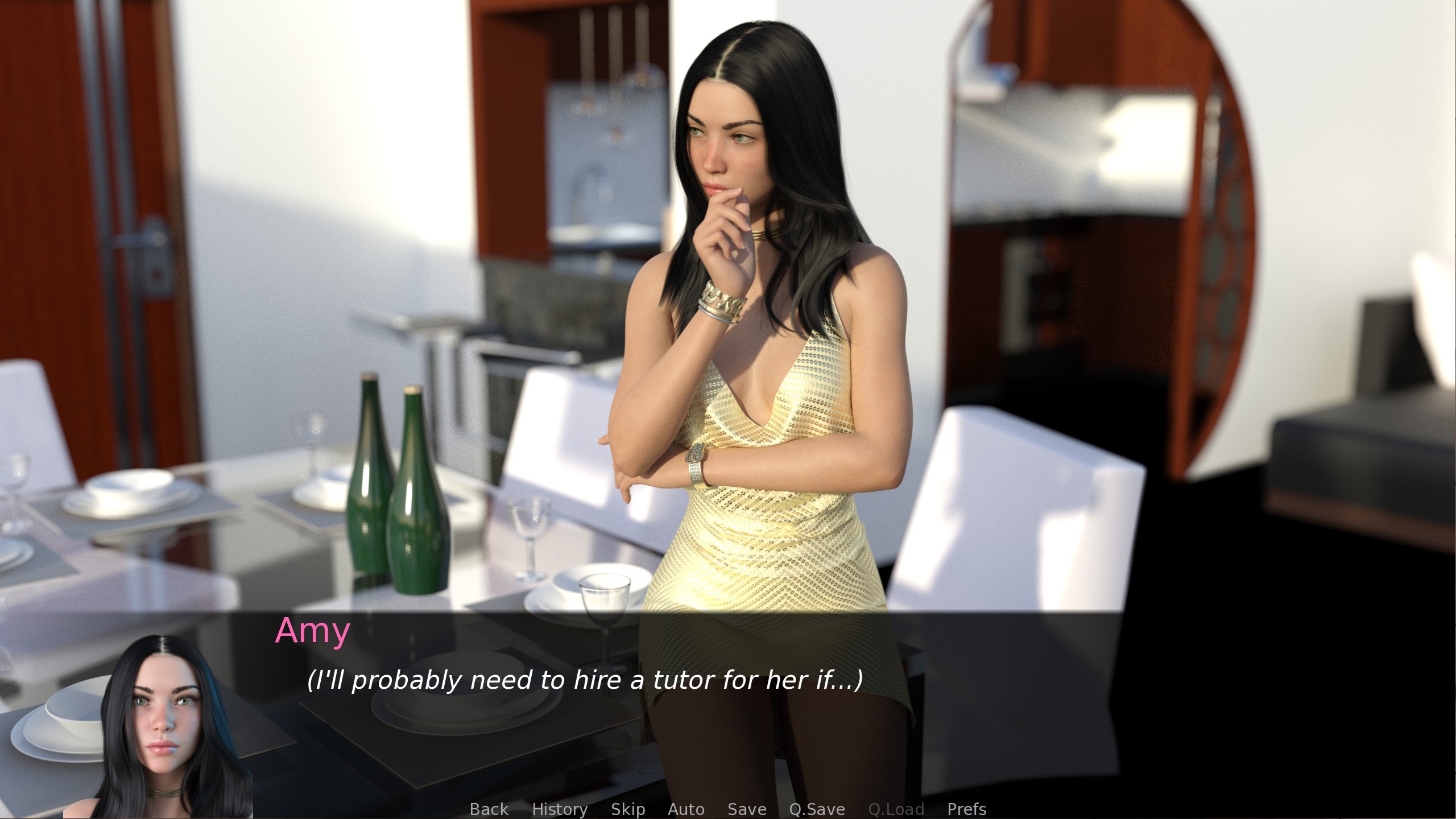The height and width of the screenshot is (819, 1456).
Task: Open the Save game screen
Action: click(x=747, y=809)
